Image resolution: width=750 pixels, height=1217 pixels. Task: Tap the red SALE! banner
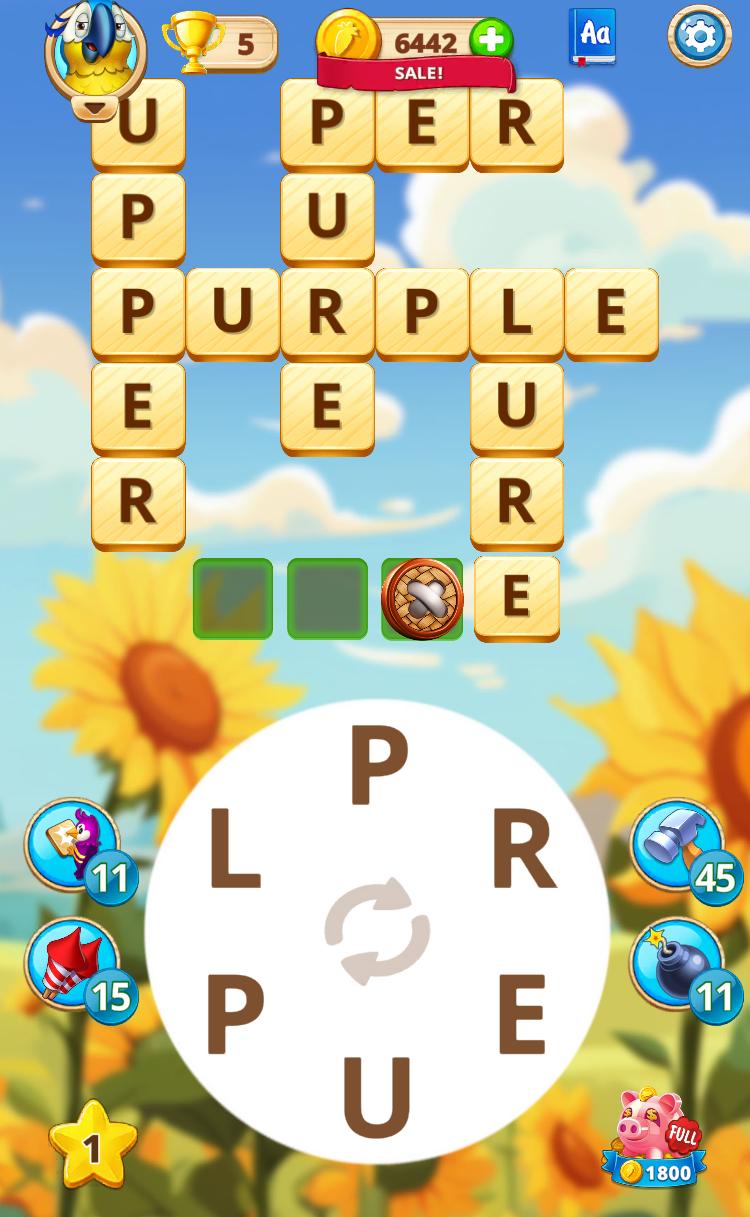coord(417,73)
